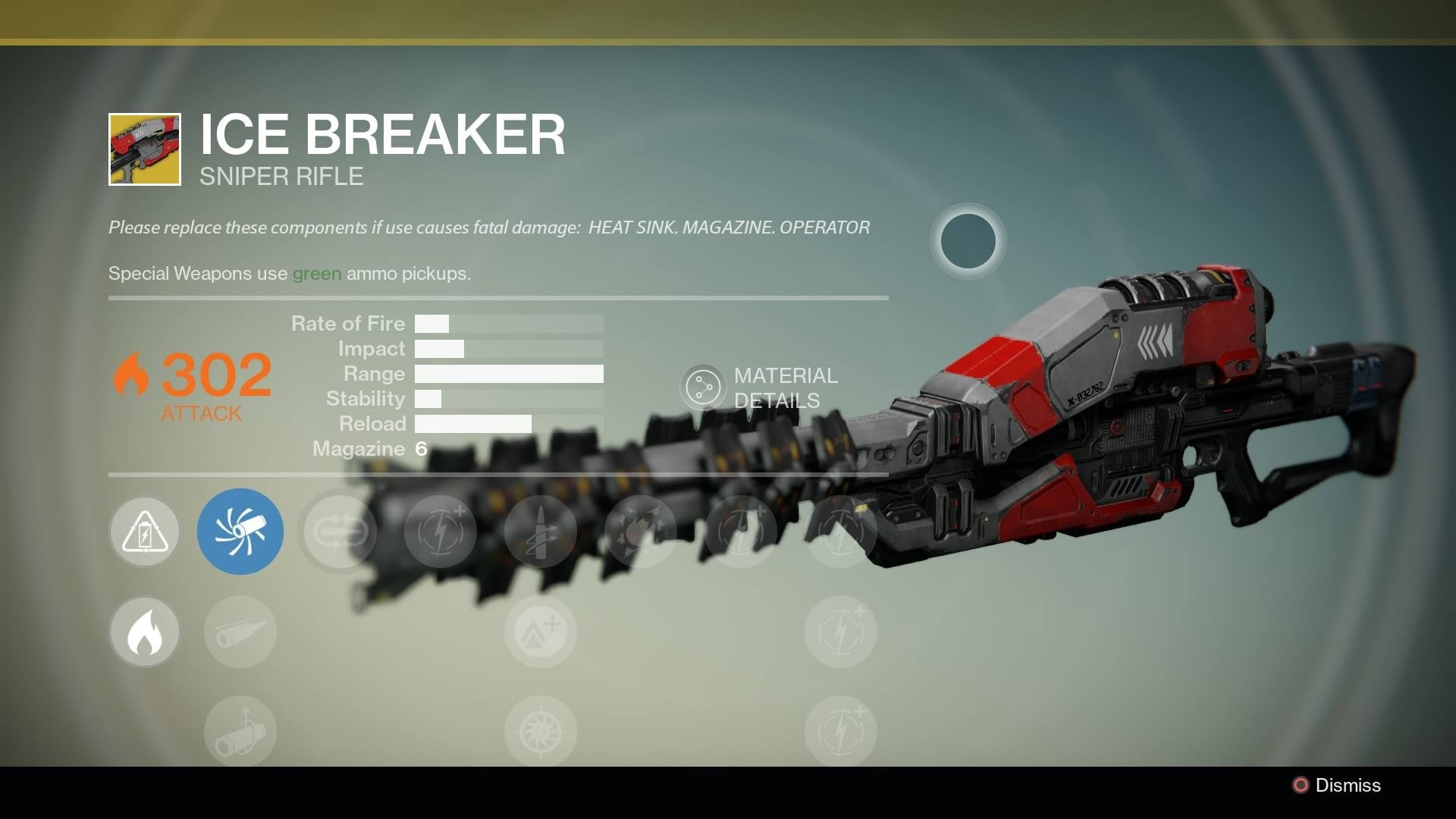Image resolution: width=1456 pixels, height=819 pixels.
Task: Select the battery hazard perk icon
Action: pos(144,531)
